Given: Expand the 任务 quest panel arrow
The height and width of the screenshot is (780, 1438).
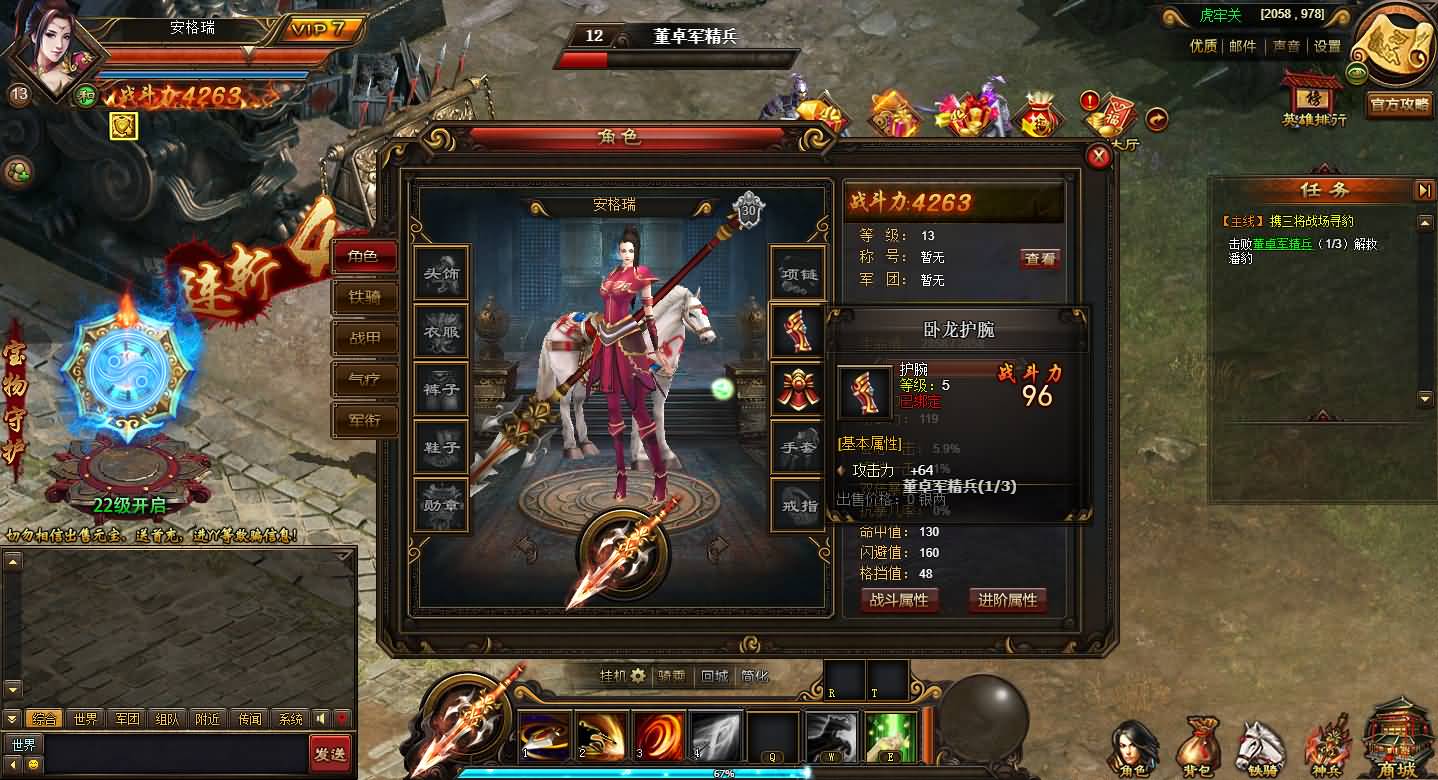Looking at the screenshot, I should coord(1424,190).
